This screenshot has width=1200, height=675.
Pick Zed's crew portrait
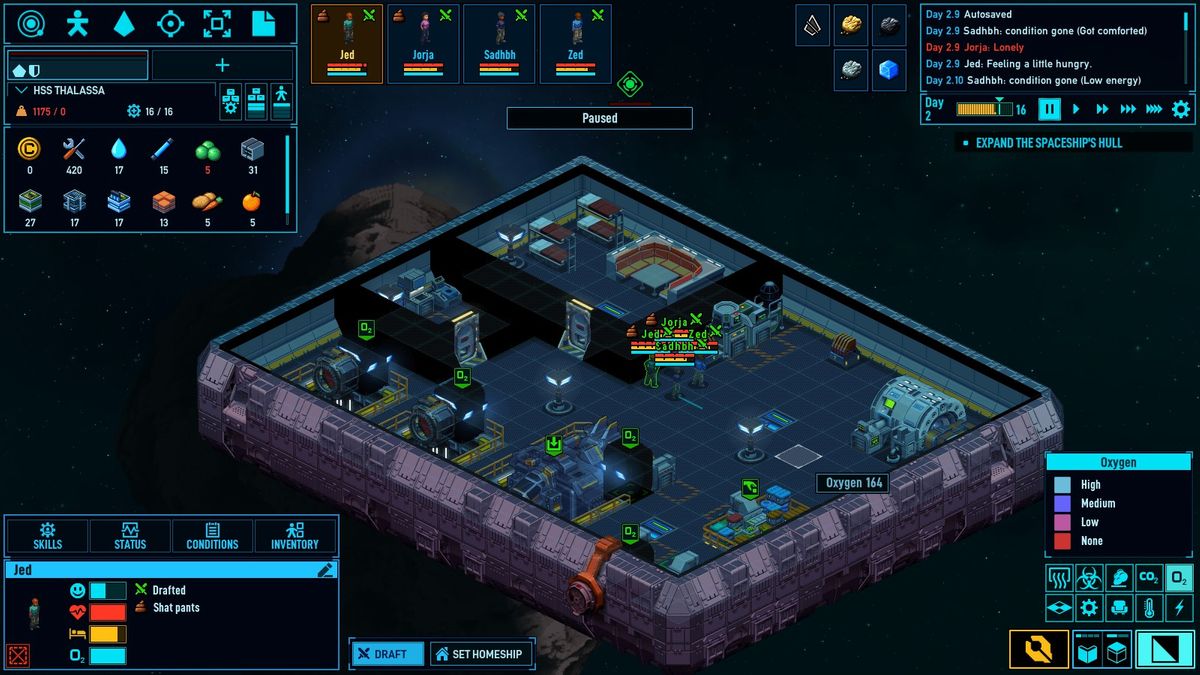click(575, 43)
